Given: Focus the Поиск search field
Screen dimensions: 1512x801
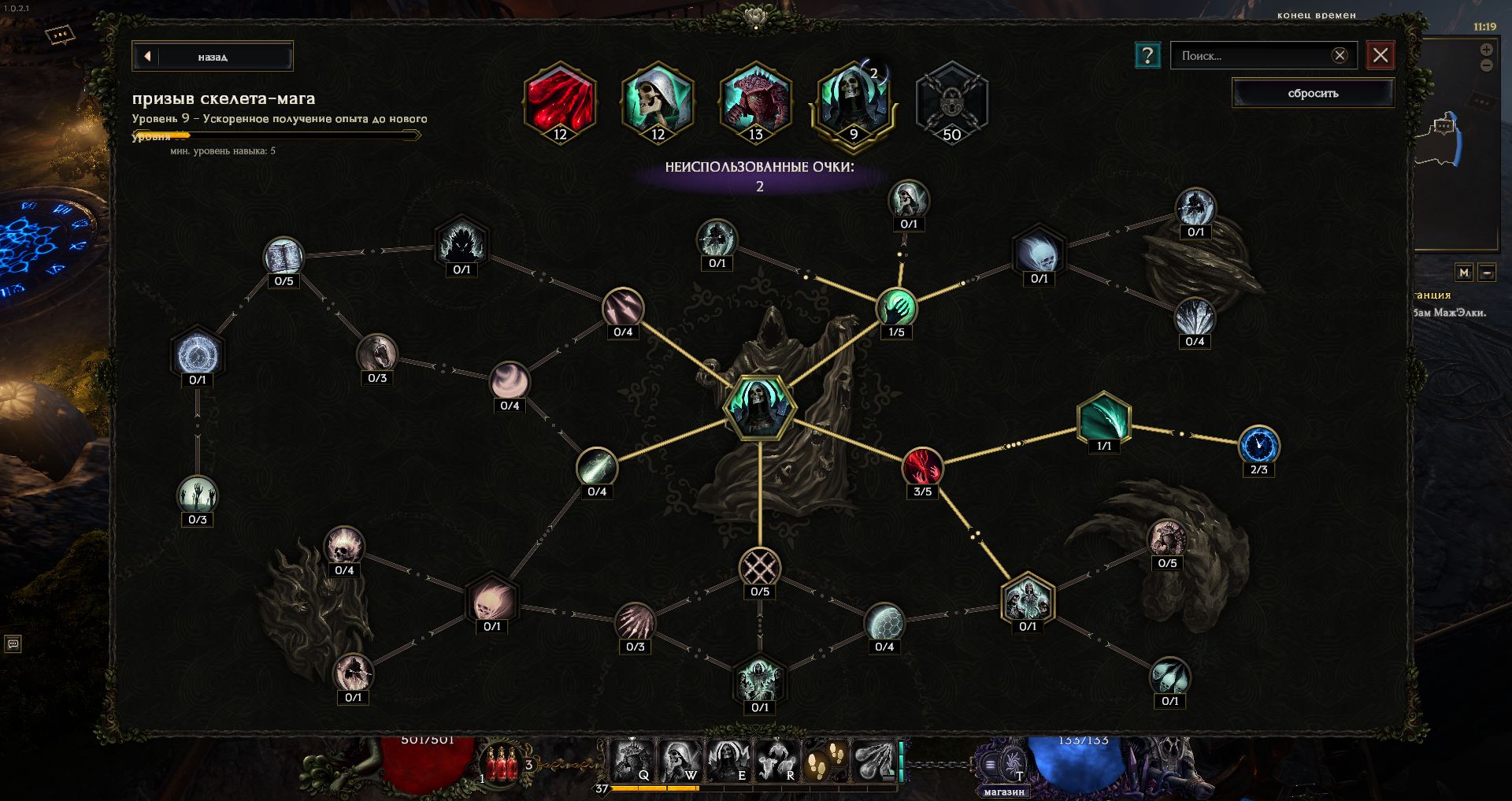Looking at the screenshot, I should [x=1251, y=56].
